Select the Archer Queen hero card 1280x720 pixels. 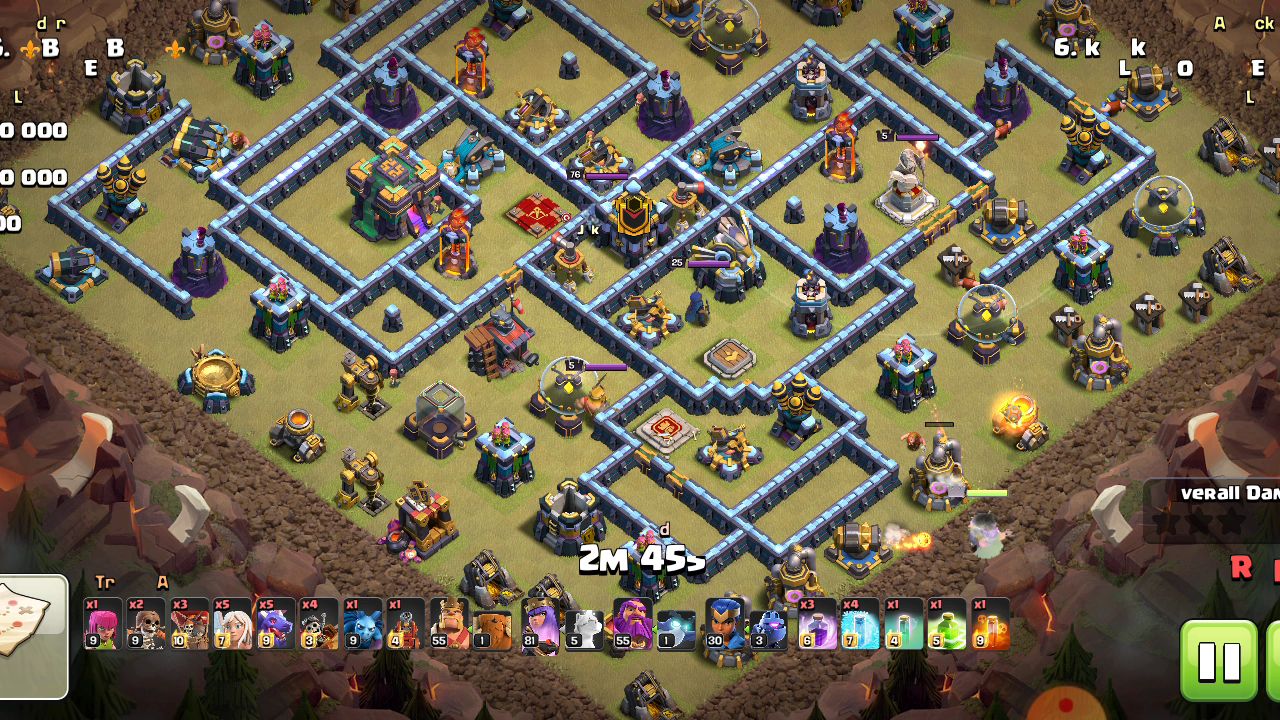[540, 624]
